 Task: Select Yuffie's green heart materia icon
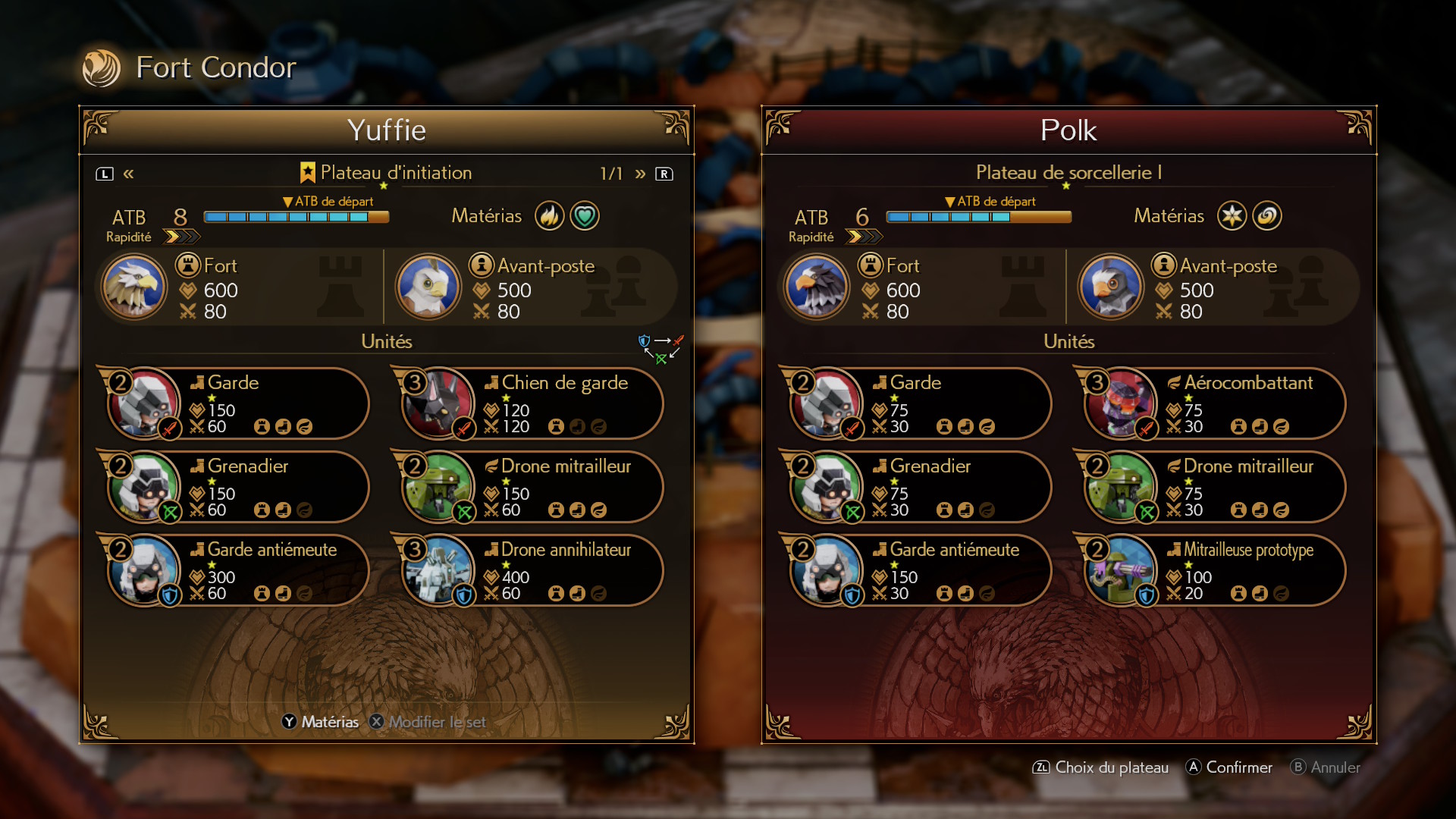point(585,216)
